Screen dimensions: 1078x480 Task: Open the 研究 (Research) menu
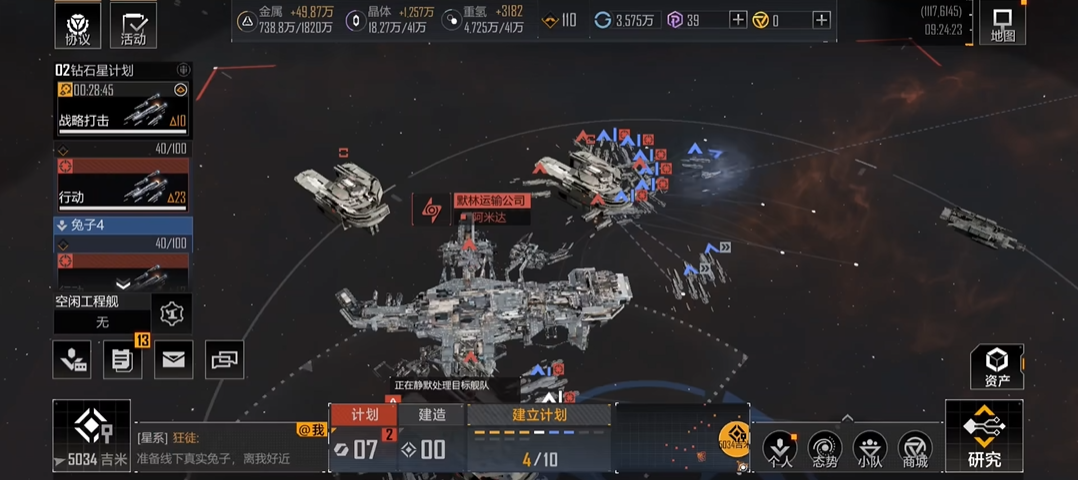click(984, 436)
